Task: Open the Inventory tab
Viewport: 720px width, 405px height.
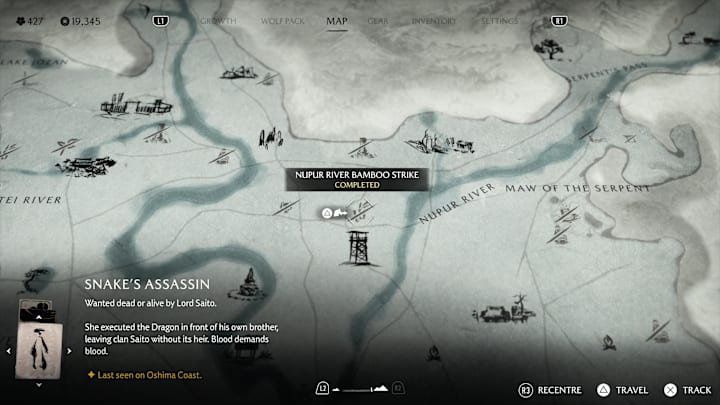Action: [x=434, y=20]
